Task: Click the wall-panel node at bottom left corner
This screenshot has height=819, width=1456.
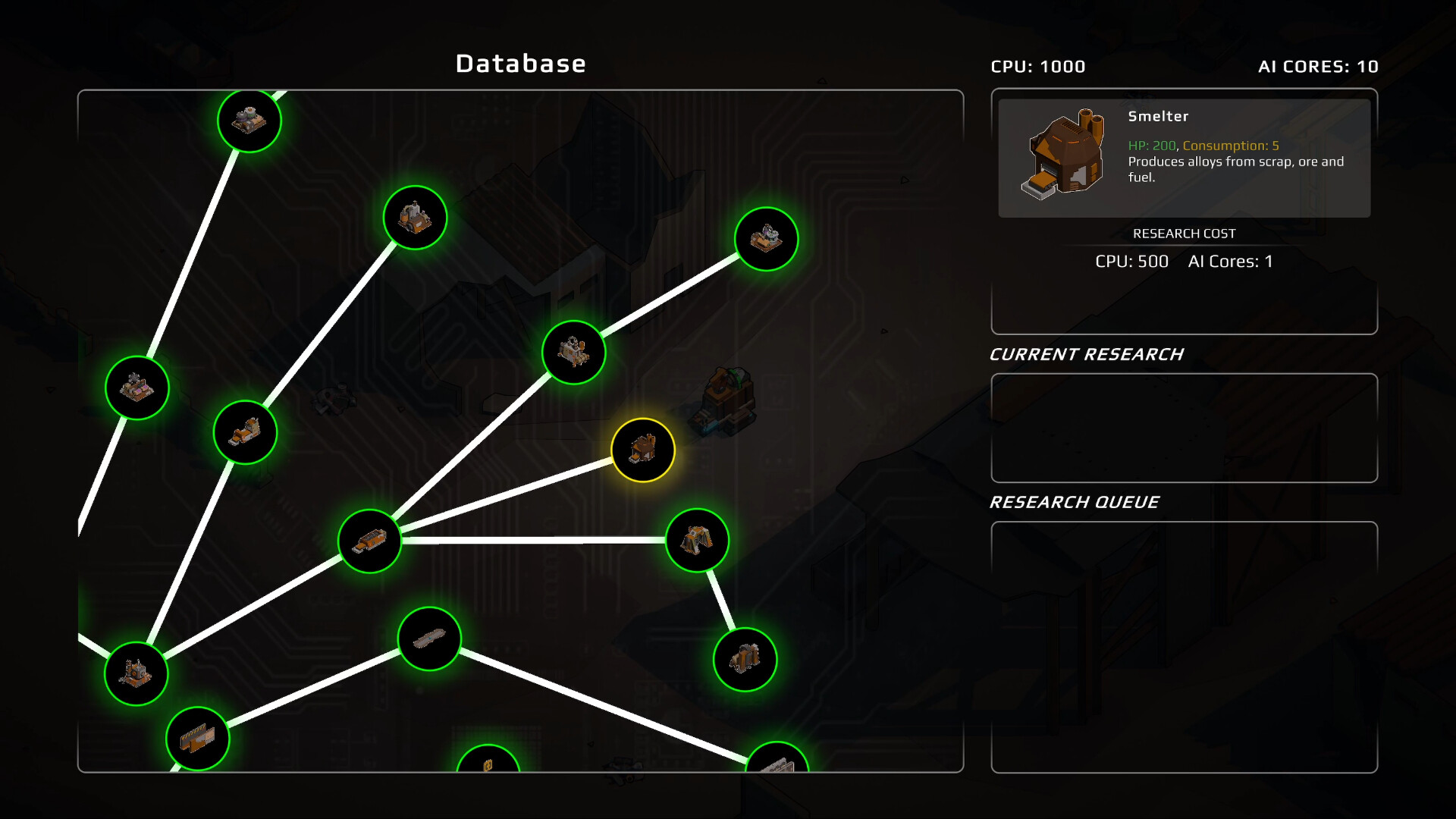Action: (198, 739)
